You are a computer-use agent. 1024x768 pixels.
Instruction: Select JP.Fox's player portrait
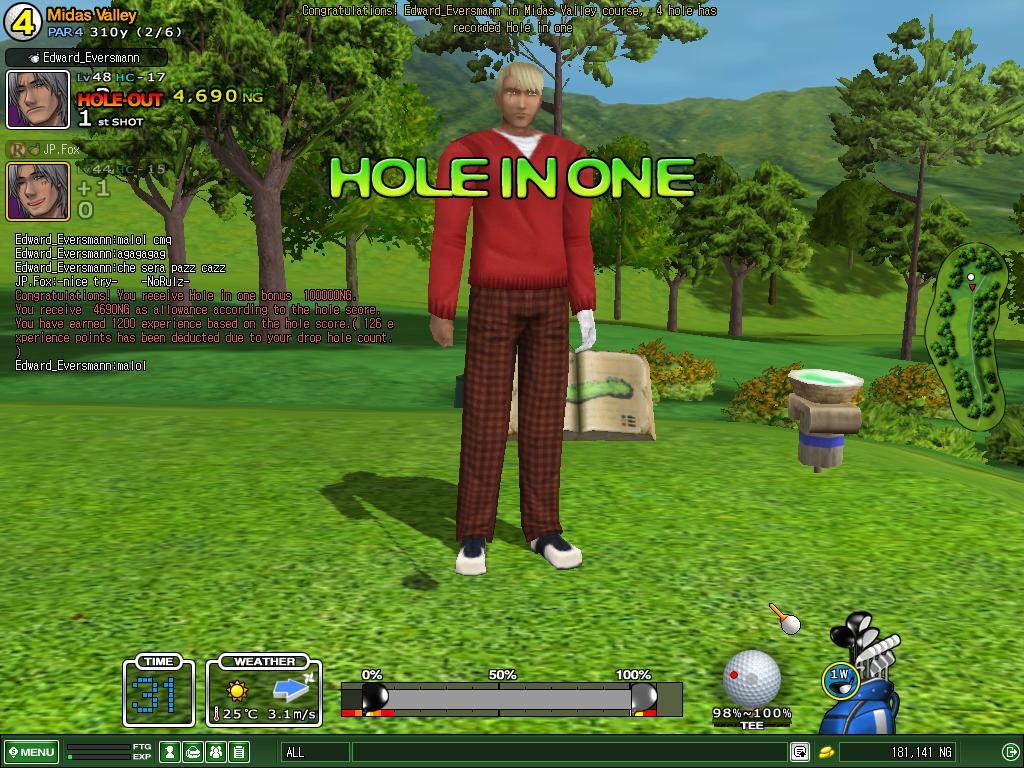[38, 190]
